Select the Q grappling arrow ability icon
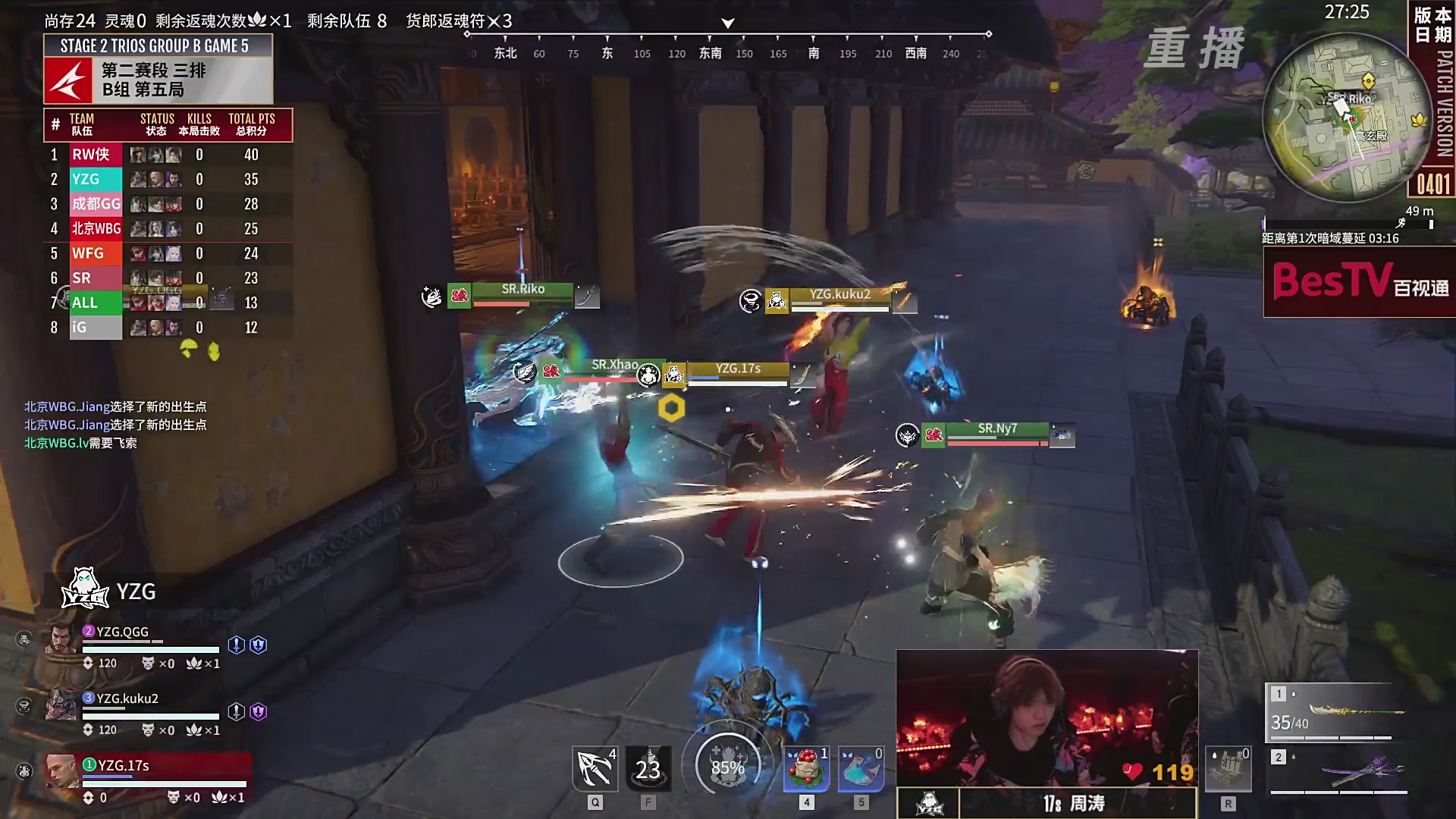This screenshot has width=1456, height=819. click(x=595, y=768)
